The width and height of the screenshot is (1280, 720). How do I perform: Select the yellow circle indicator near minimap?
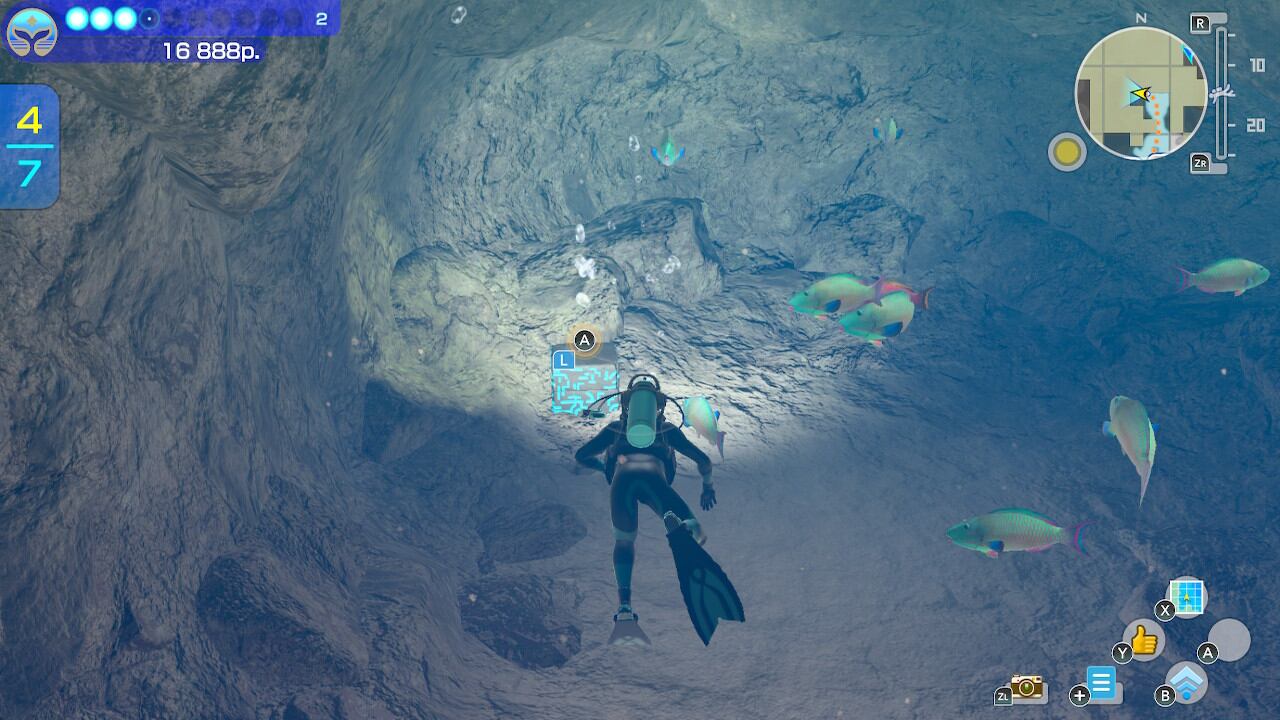pyautogui.click(x=1067, y=152)
